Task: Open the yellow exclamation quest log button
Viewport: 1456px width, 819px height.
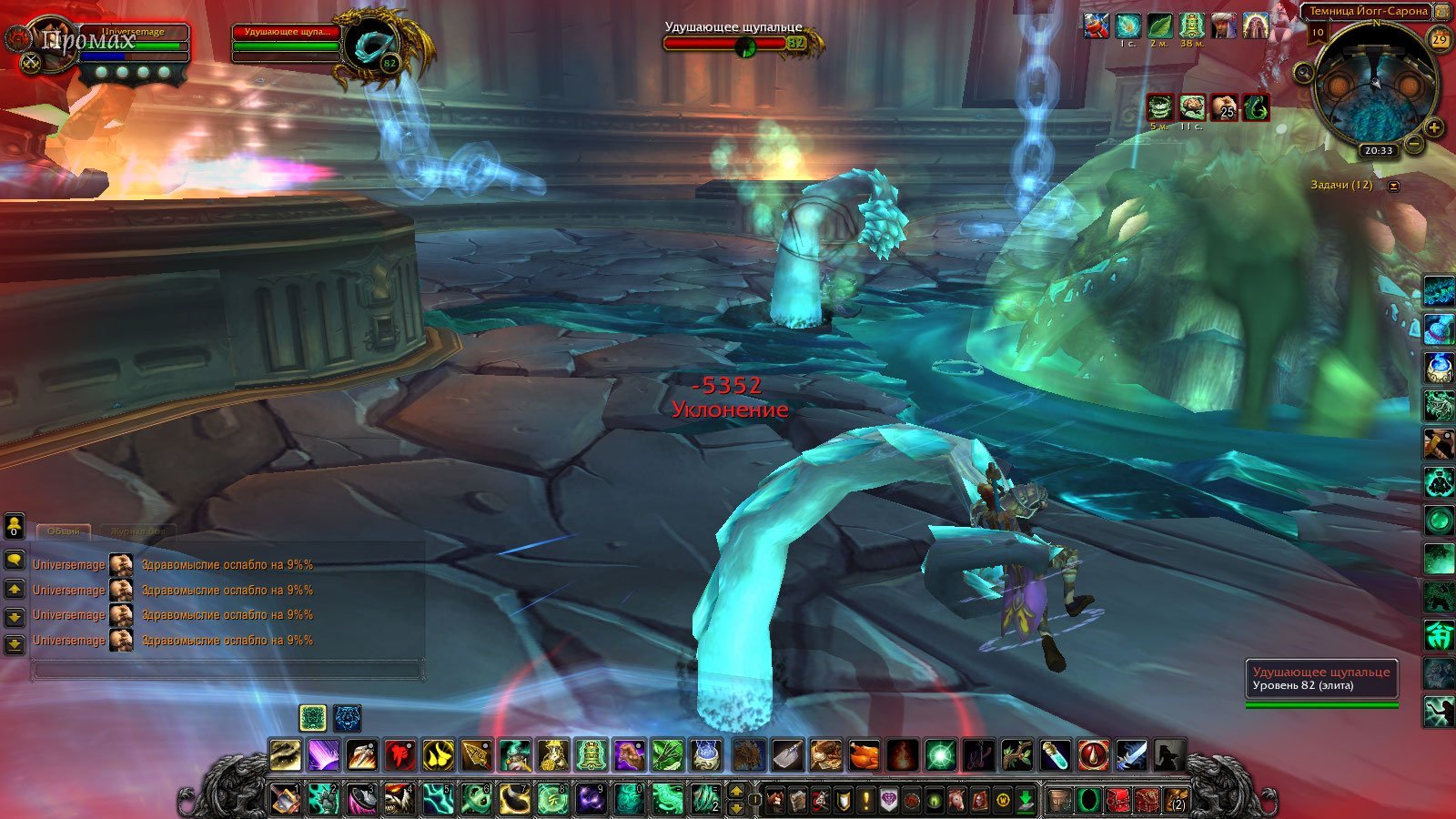Action: coord(865,801)
